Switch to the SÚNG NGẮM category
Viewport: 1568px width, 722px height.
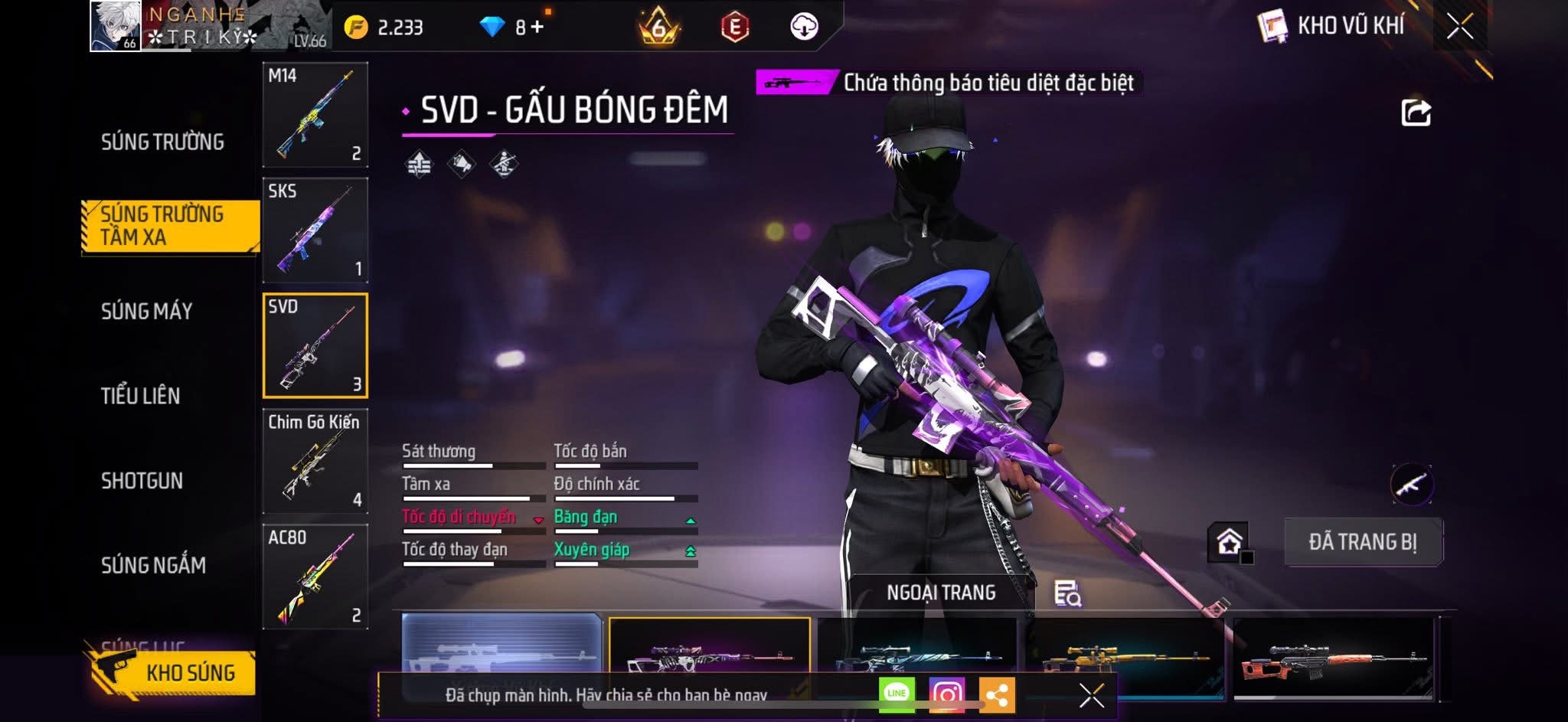click(x=153, y=566)
